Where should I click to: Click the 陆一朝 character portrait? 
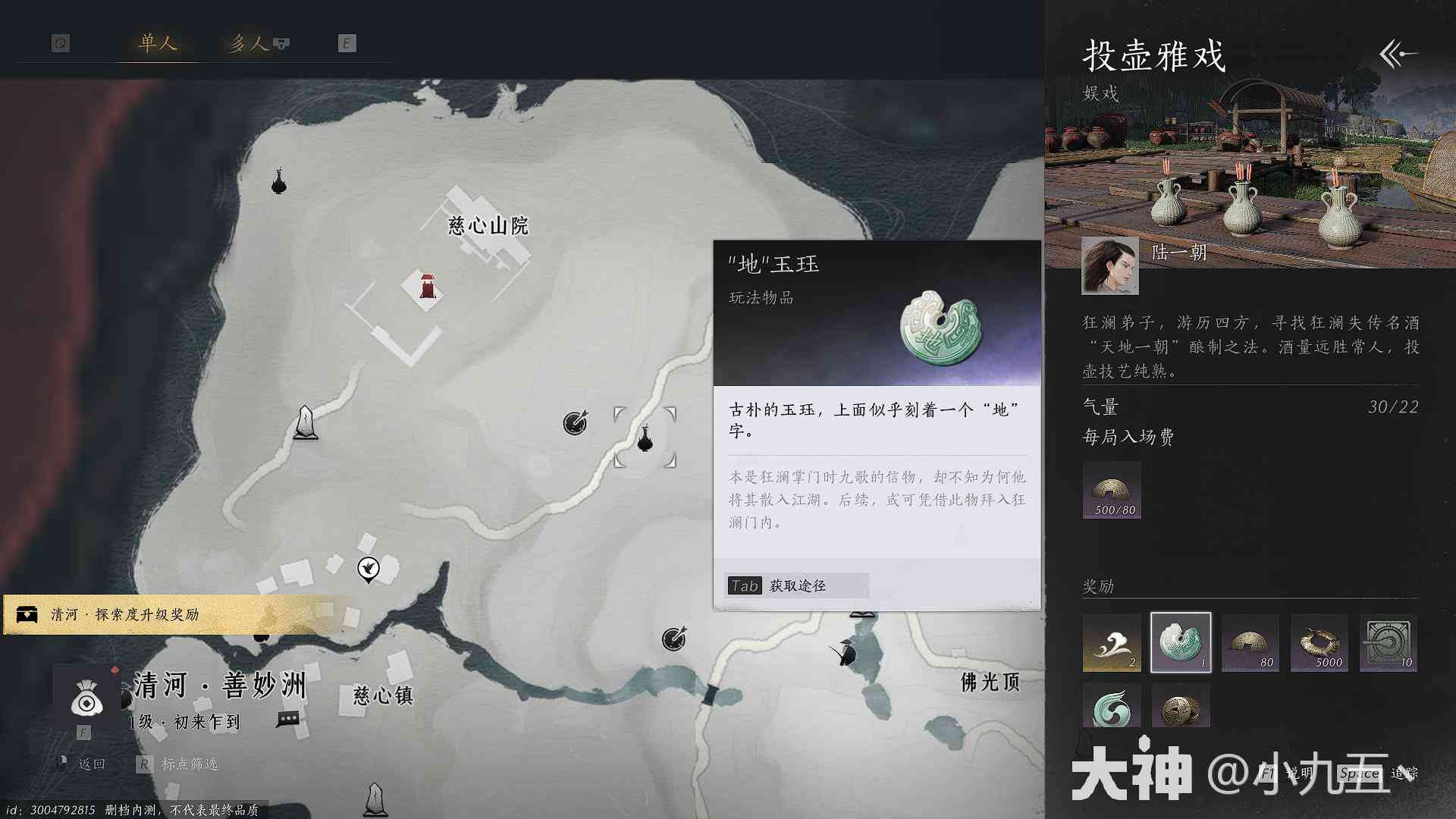[1109, 265]
